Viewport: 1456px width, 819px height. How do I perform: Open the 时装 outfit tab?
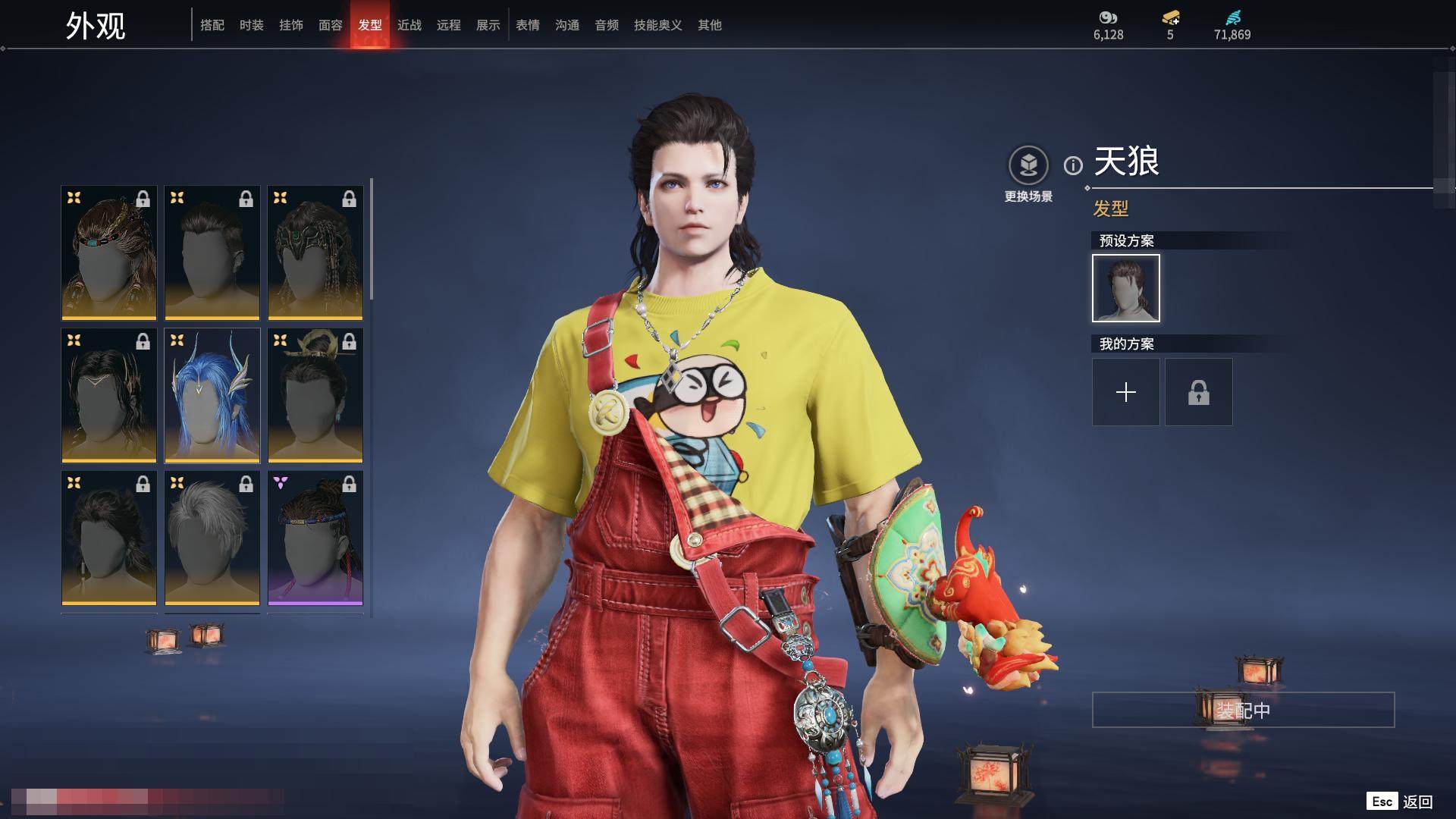(252, 25)
